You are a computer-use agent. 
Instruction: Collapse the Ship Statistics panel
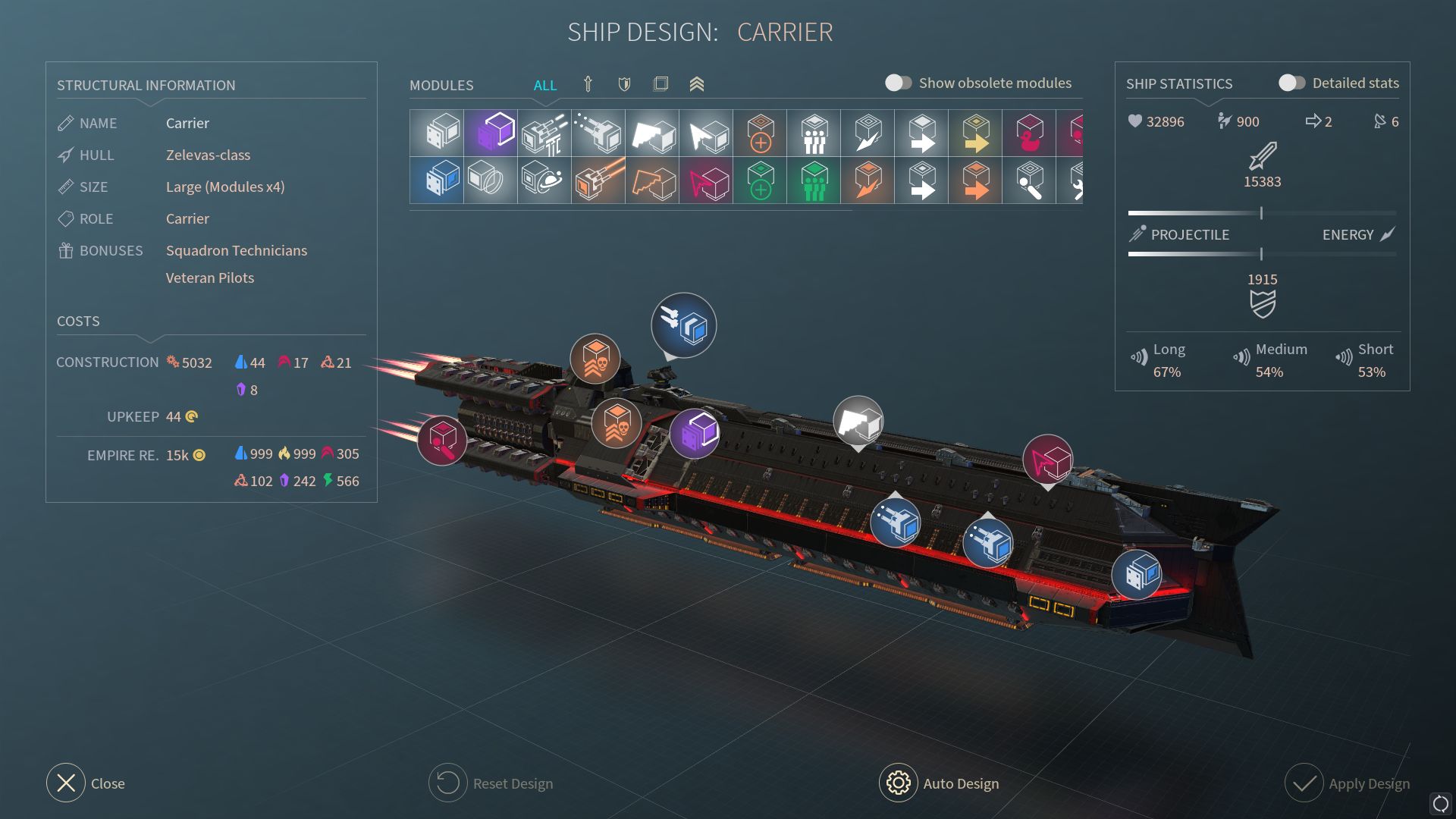[x=1180, y=83]
